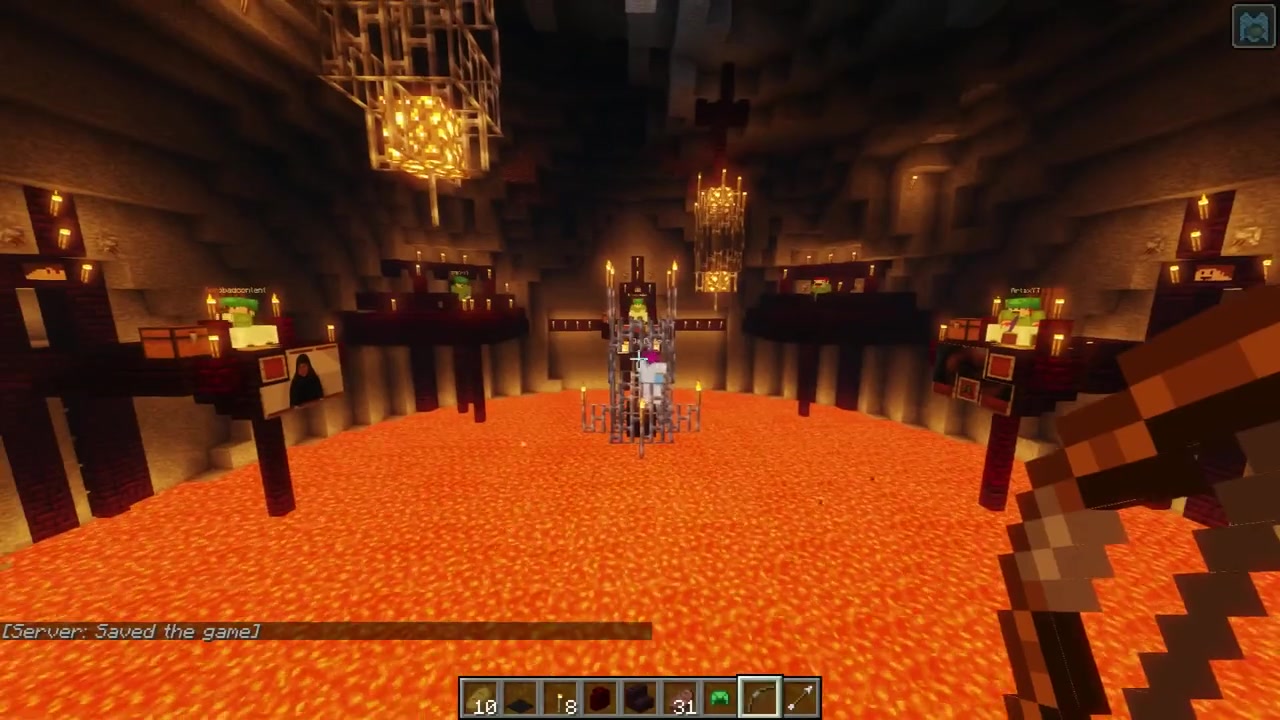Click the blue status effect icon
The height and width of the screenshot is (720, 1280).
(x=1254, y=27)
